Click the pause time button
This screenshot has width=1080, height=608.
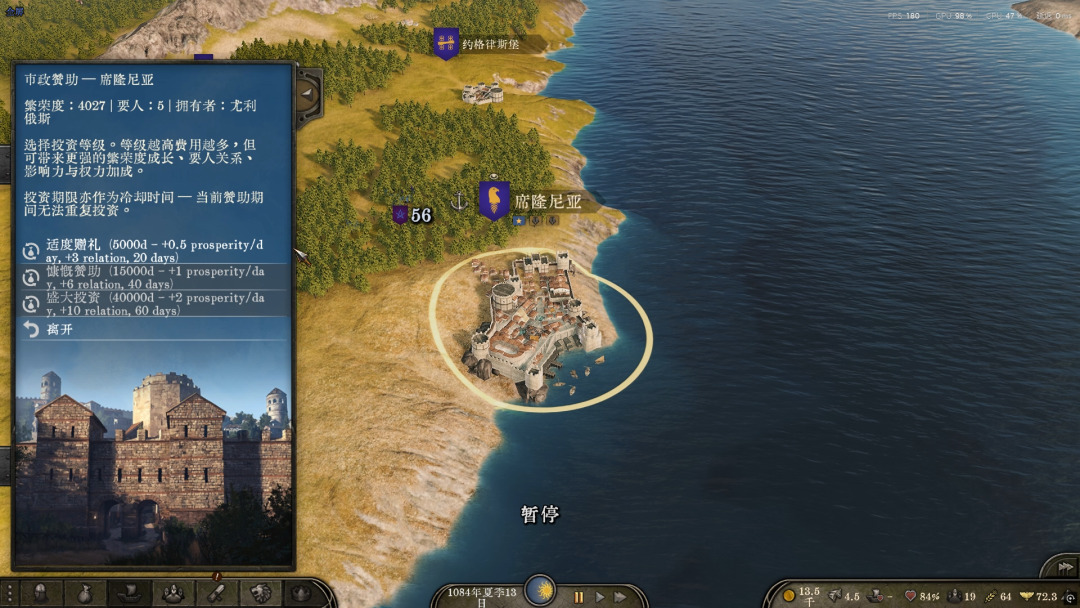[x=578, y=597]
